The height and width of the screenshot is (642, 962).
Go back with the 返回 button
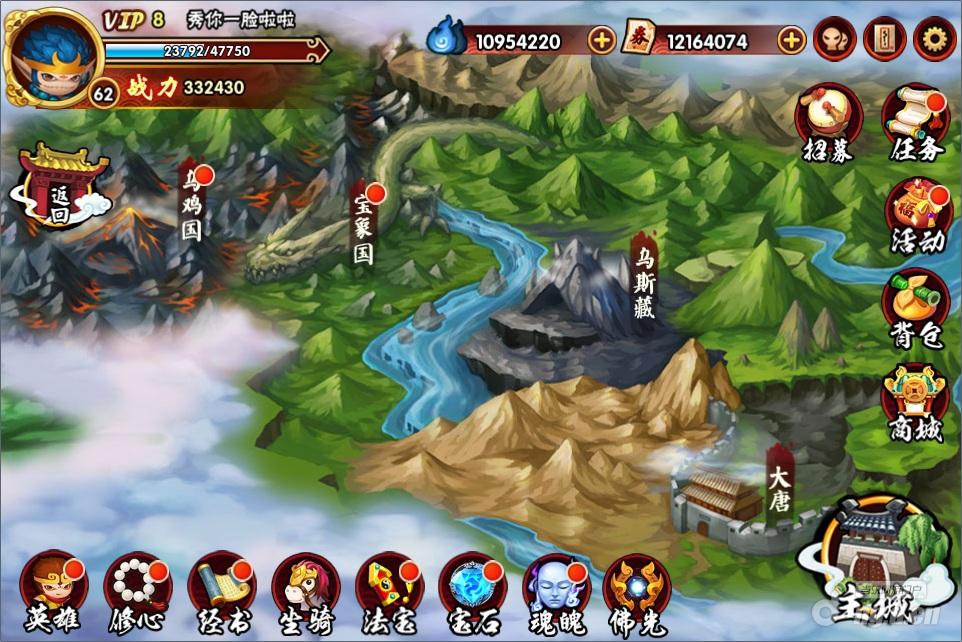tap(62, 188)
